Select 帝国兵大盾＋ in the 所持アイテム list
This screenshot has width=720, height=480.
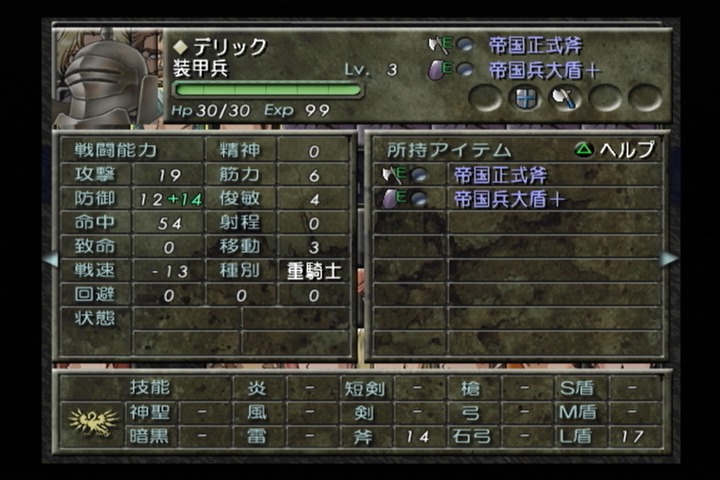pyautogui.click(x=508, y=199)
